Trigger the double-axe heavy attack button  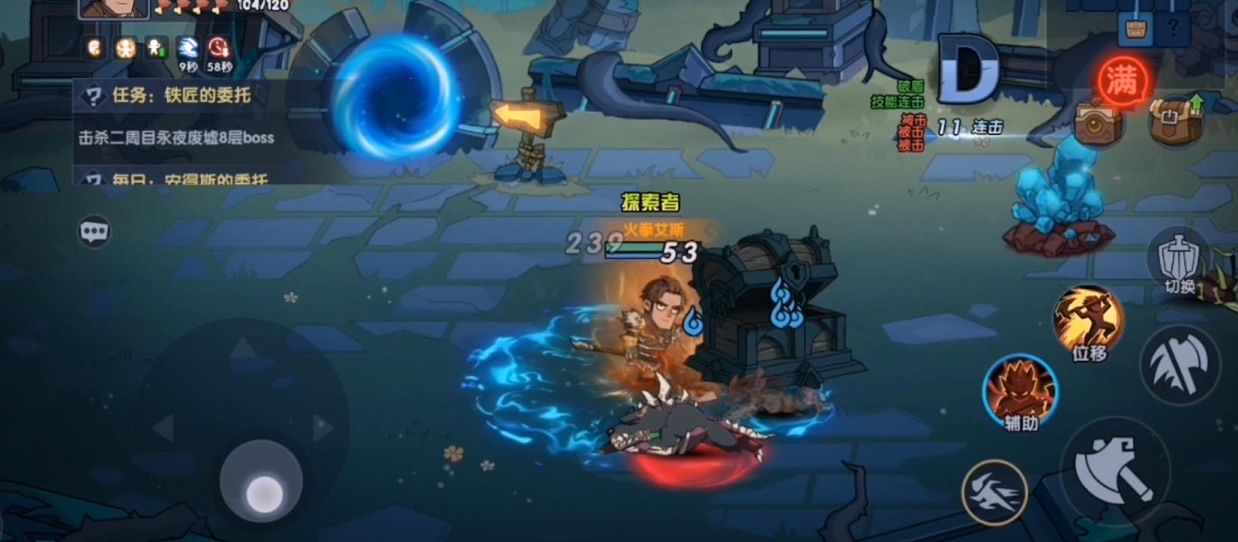[1180, 362]
